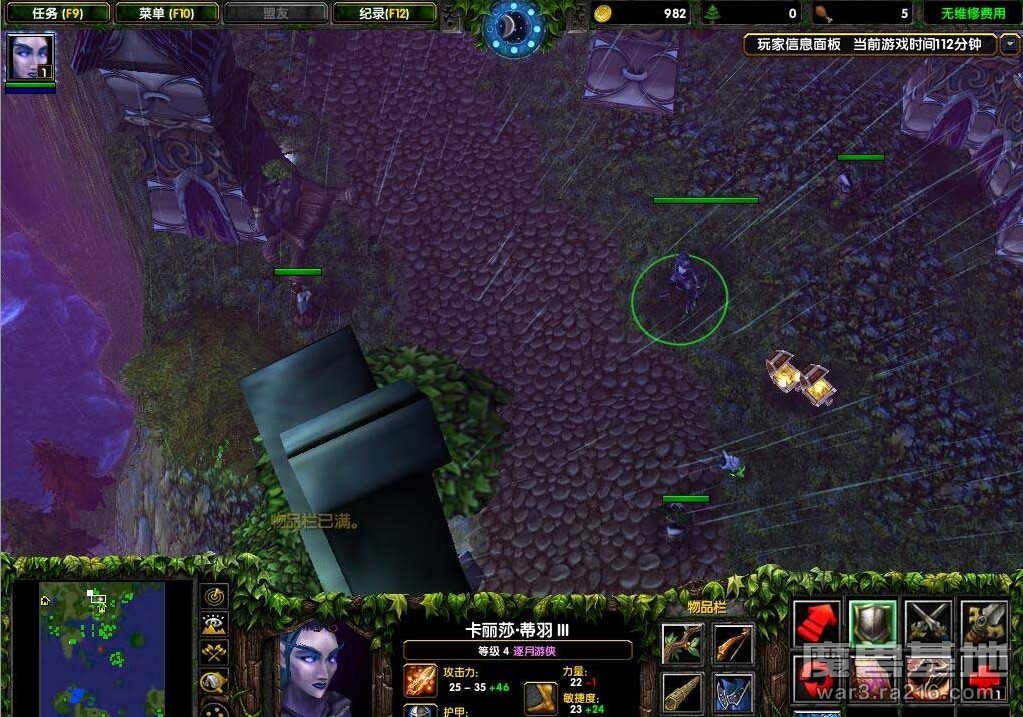
Task: Select the wooden bow item in inventory
Action: 733,642
